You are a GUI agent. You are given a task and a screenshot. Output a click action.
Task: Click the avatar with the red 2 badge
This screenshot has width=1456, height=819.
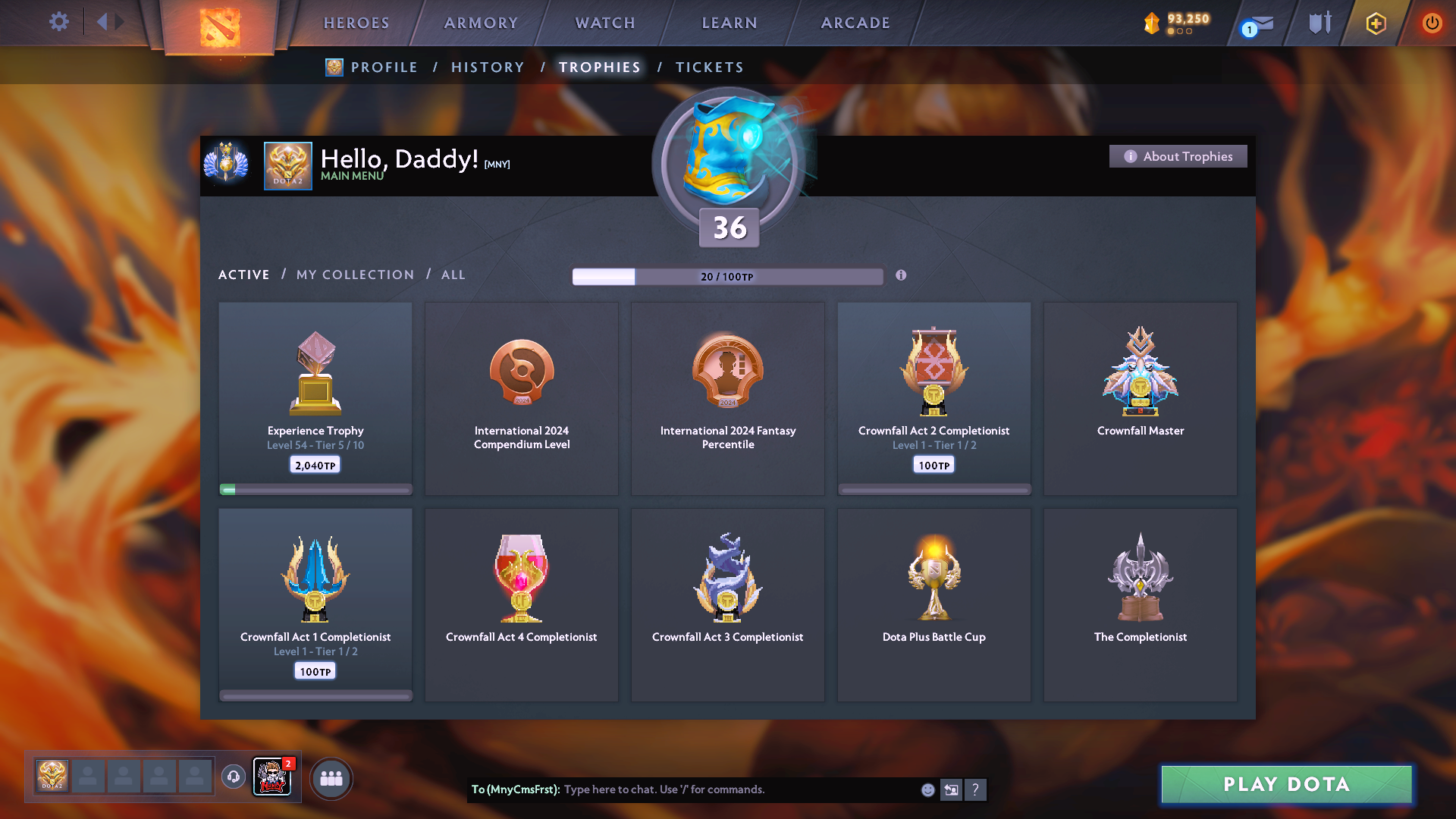272,777
